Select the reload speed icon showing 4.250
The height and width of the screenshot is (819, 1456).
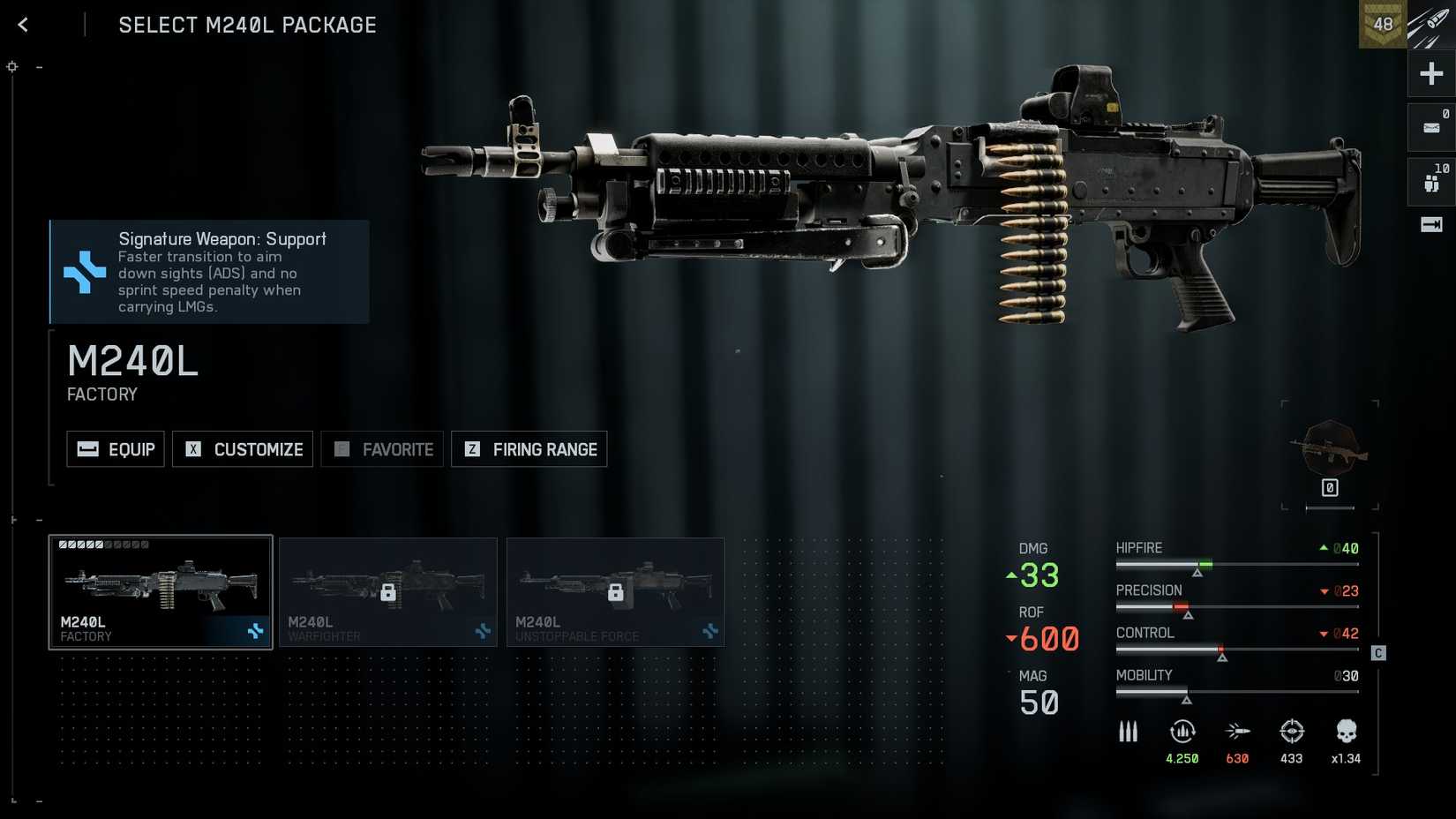pos(1182,731)
